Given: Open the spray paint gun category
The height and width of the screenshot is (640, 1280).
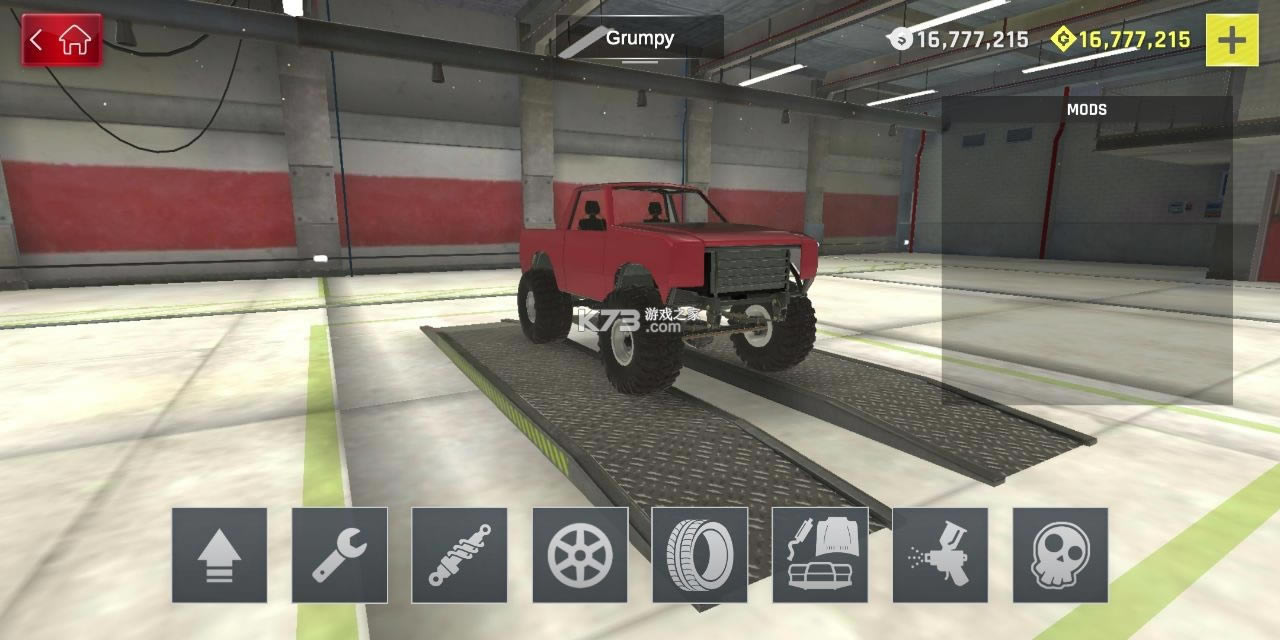Looking at the screenshot, I should [940, 555].
